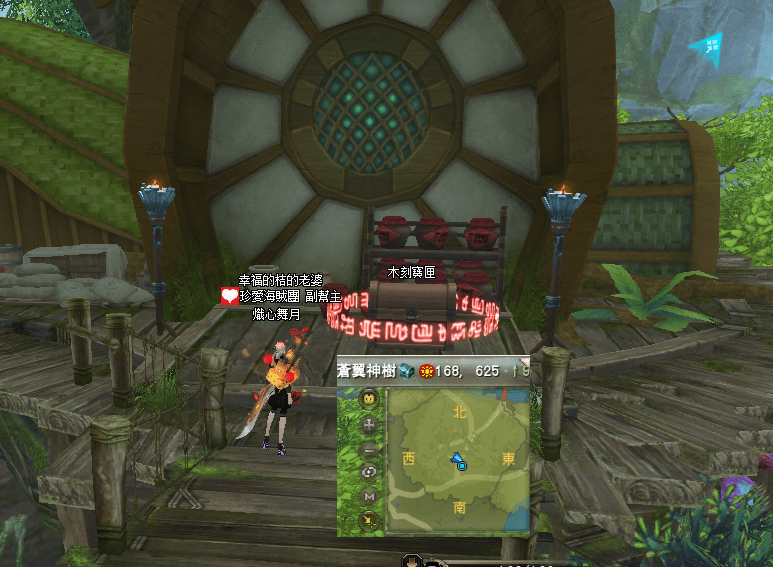Click the face icon button beside minimap
This screenshot has width=773, height=567.
tap(369, 399)
